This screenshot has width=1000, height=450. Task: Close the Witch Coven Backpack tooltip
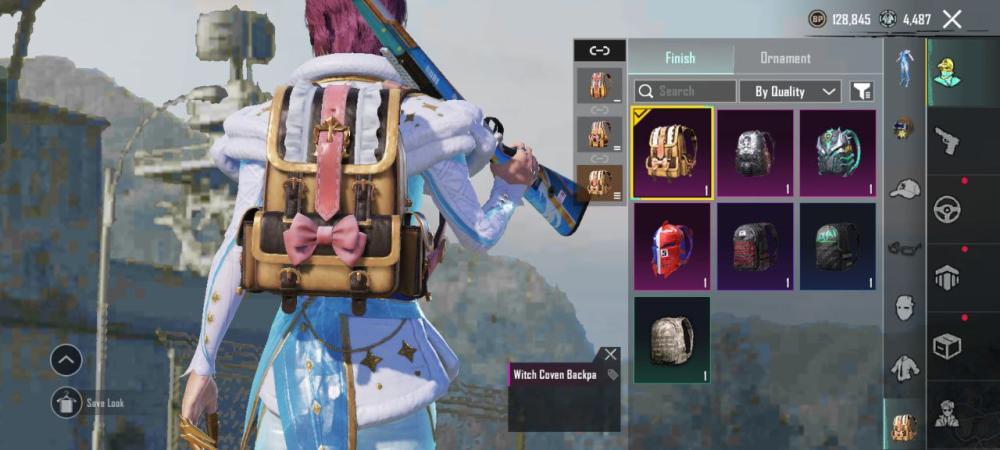pyautogui.click(x=610, y=354)
